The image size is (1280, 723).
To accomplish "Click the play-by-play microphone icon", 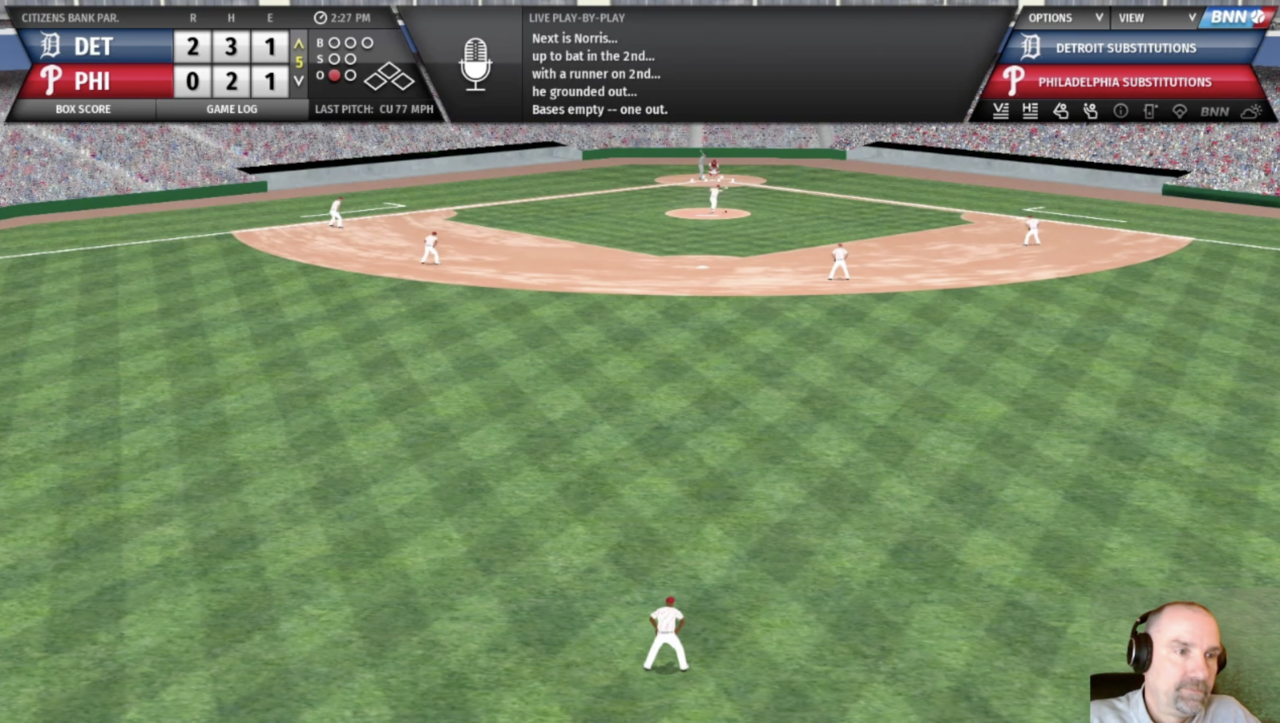I will click(x=475, y=63).
